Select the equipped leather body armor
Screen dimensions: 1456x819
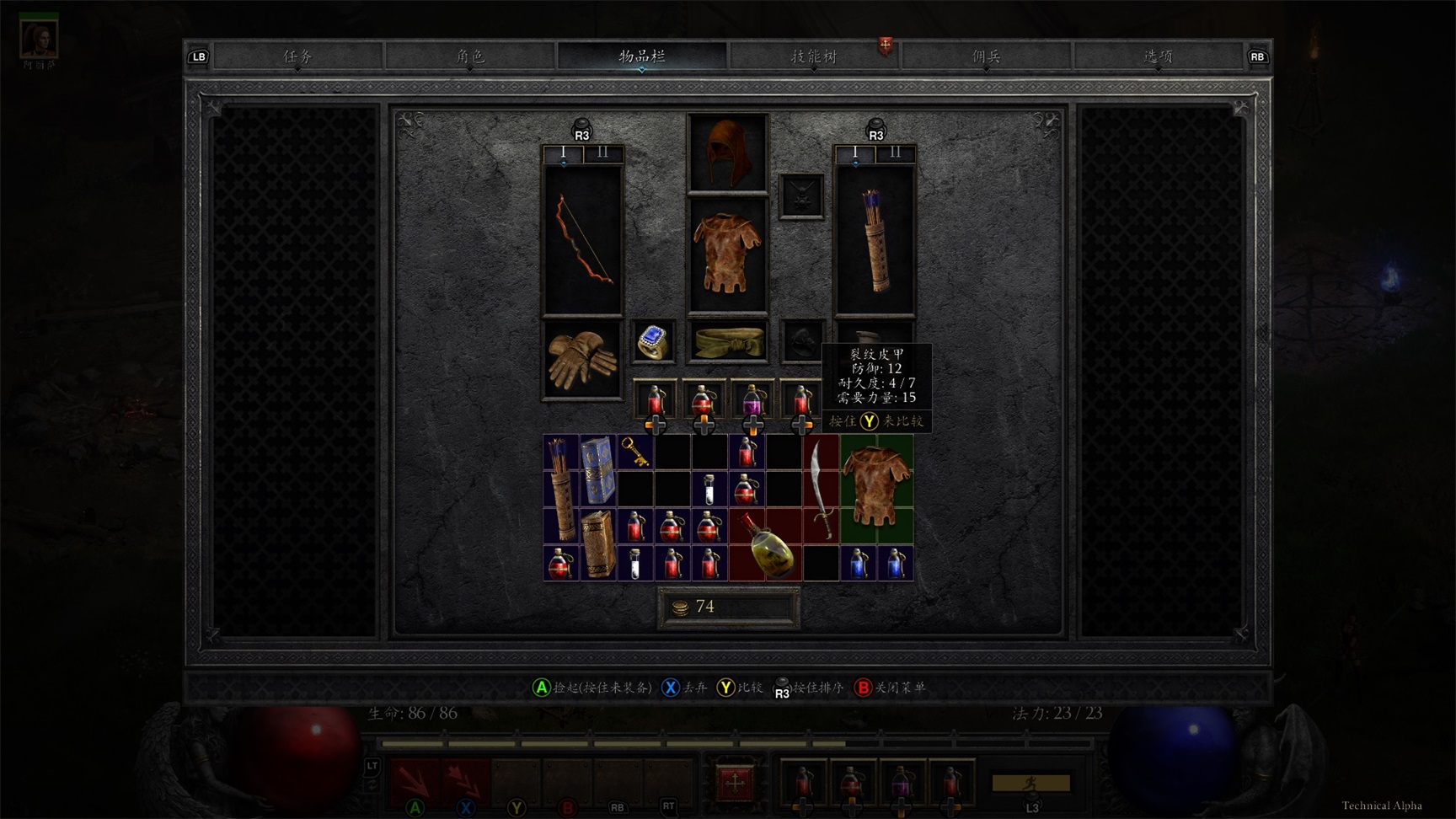click(727, 254)
